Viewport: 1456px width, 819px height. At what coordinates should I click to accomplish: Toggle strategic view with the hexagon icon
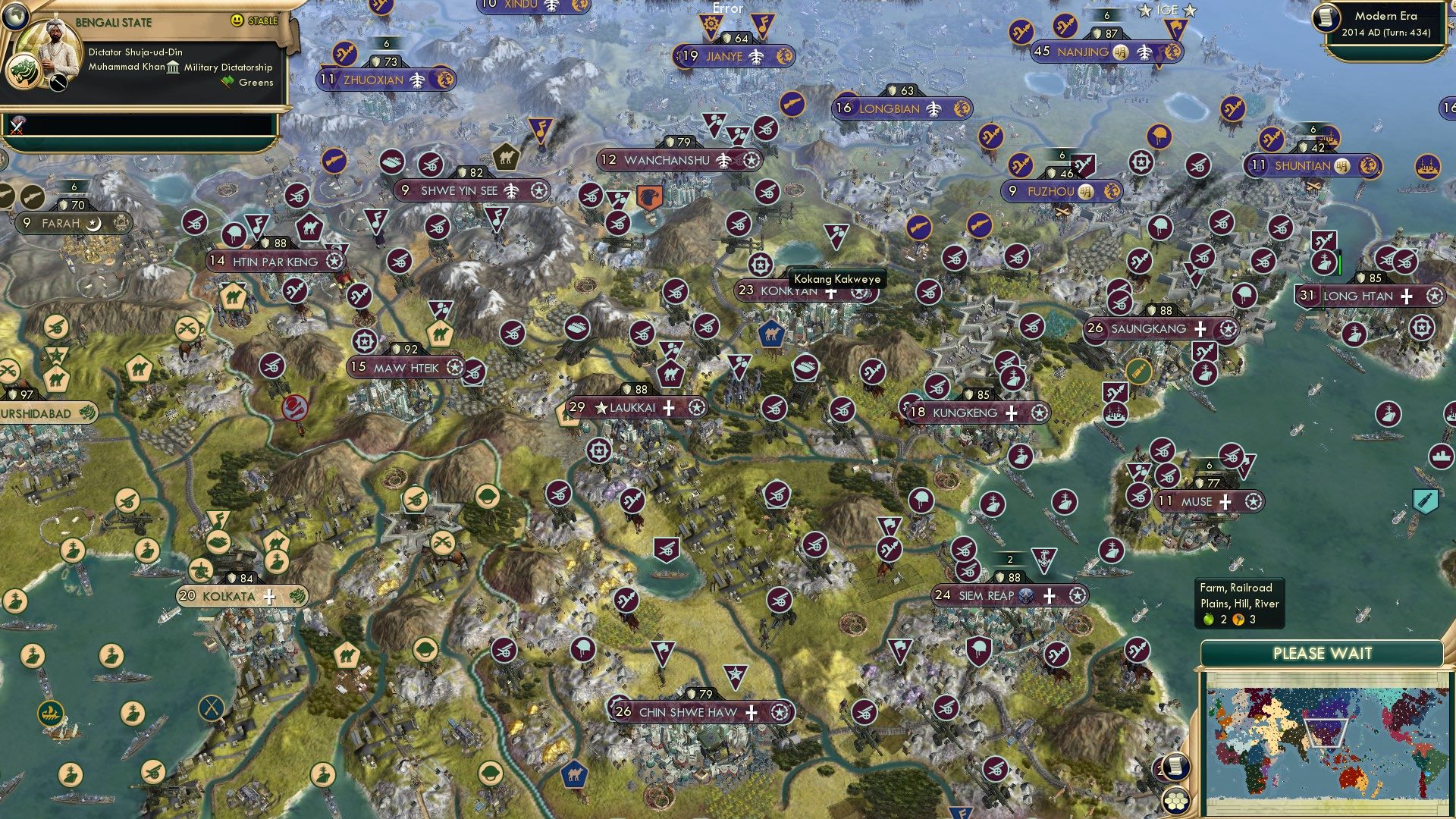click(x=1175, y=802)
